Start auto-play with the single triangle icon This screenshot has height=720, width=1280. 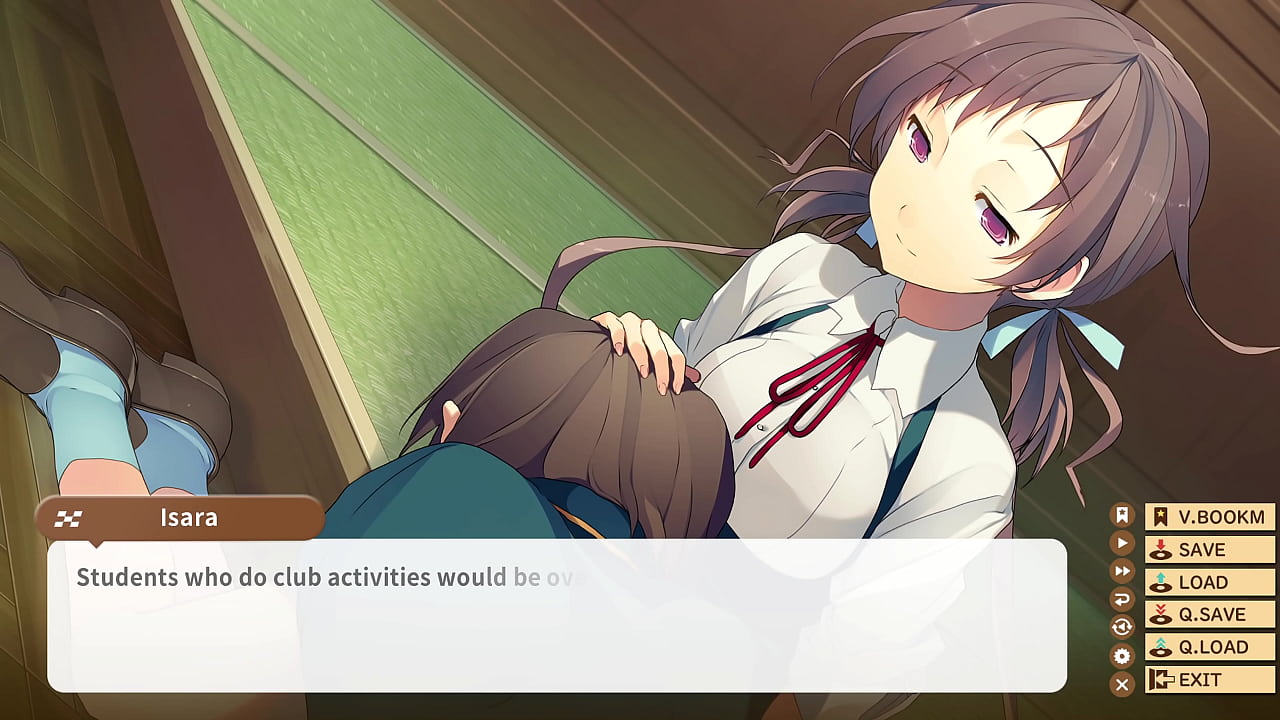click(x=1123, y=543)
